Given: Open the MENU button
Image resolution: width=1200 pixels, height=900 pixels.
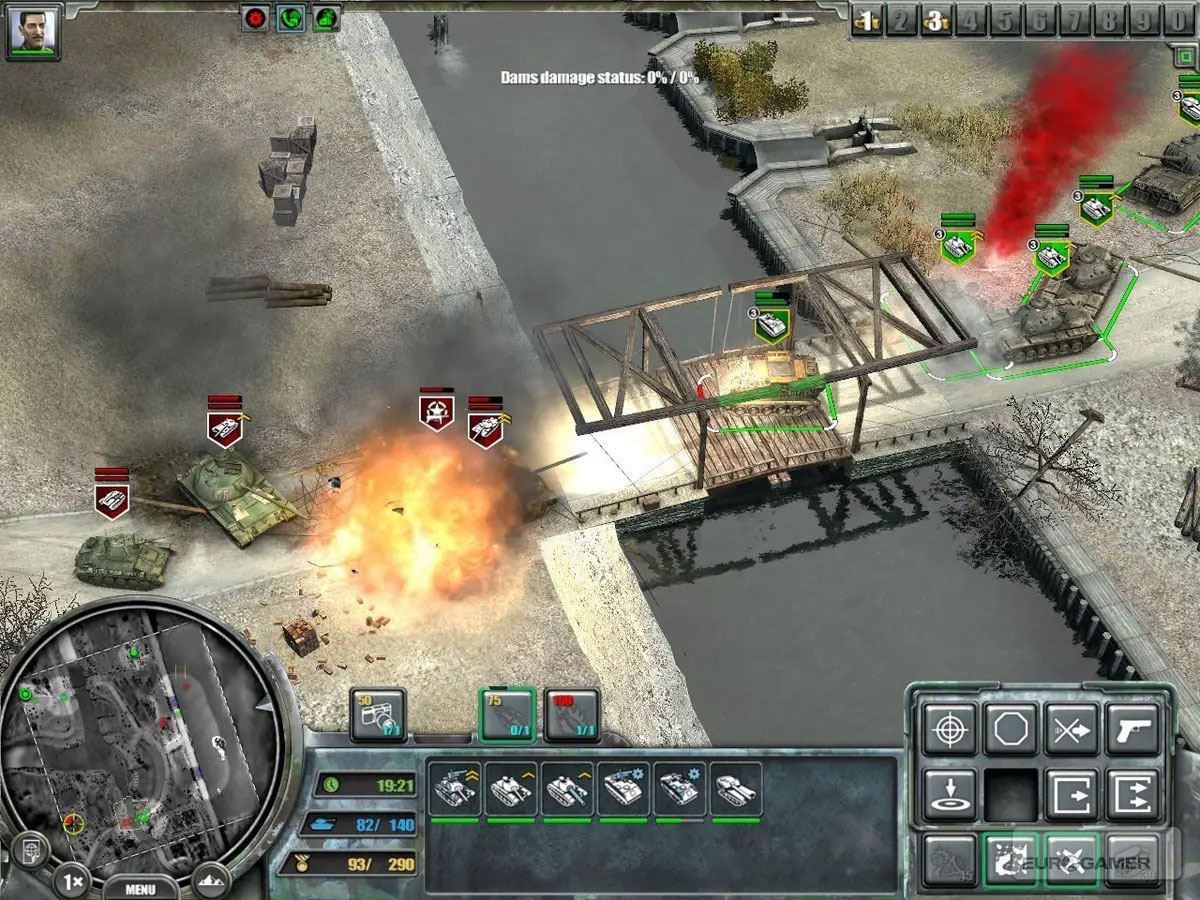Looking at the screenshot, I should pos(141,888).
